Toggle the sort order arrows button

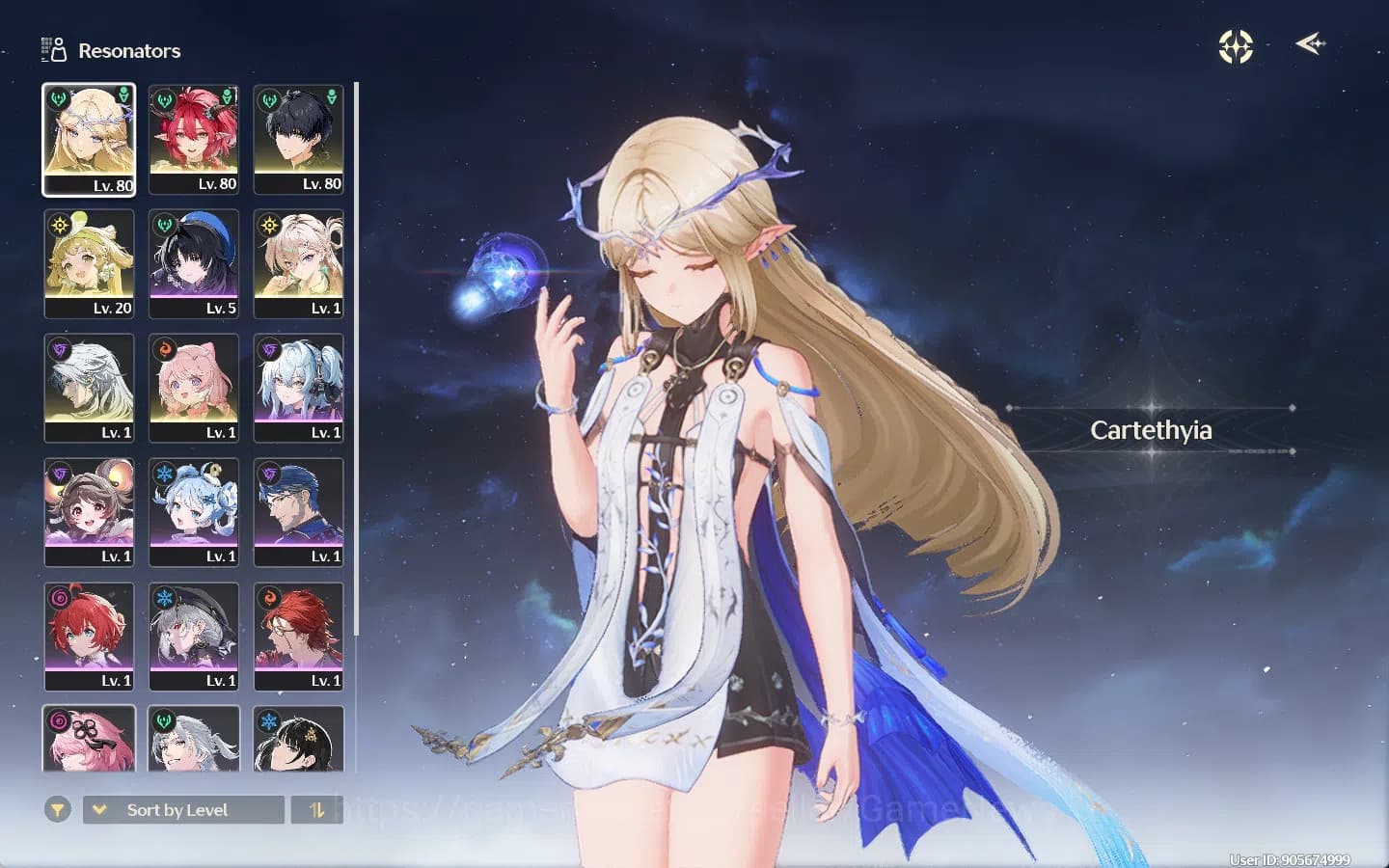click(316, 810)
